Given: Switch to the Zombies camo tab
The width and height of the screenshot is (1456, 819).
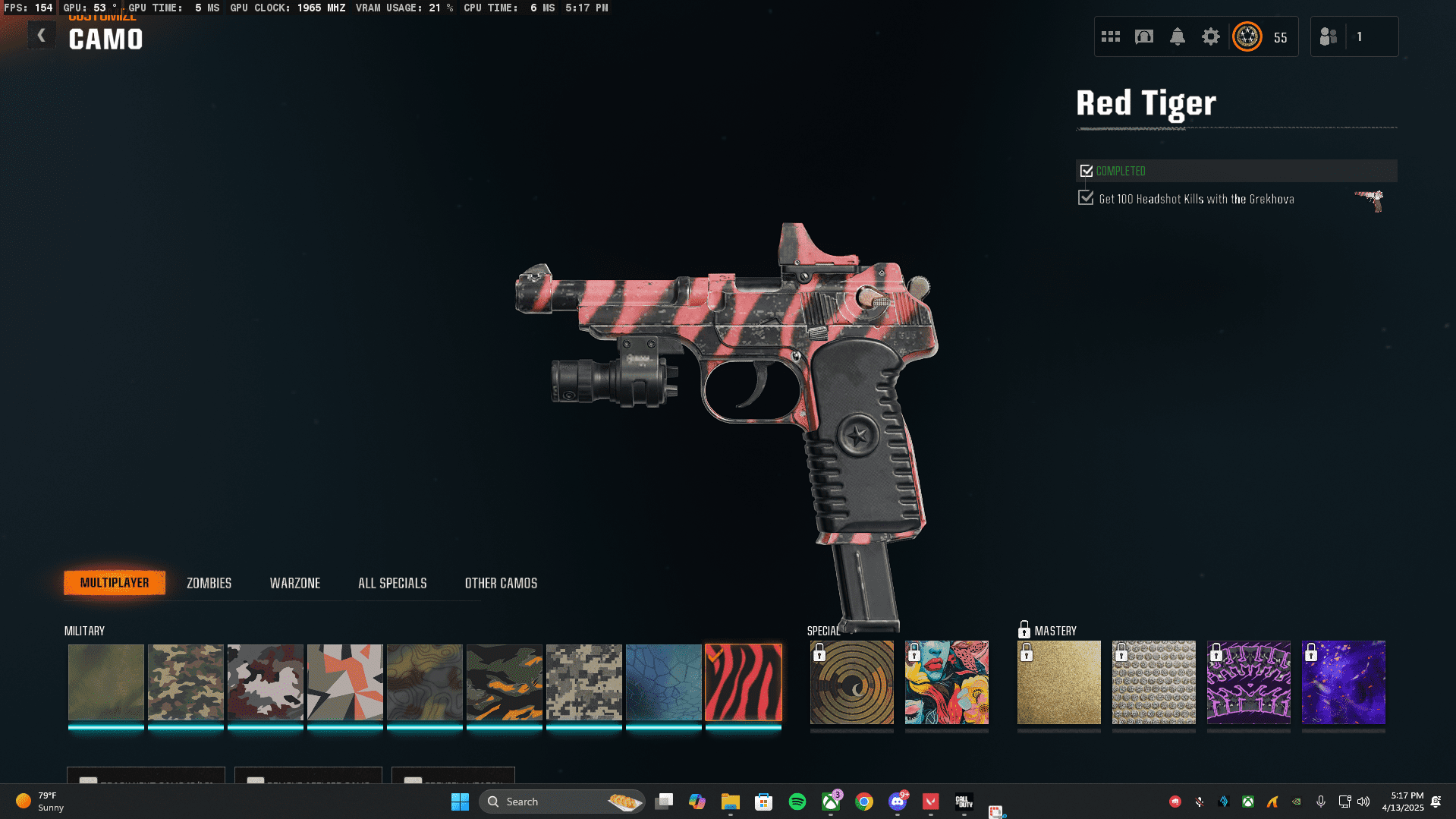Looking at the screenshot, I should [x=209, y=583].
